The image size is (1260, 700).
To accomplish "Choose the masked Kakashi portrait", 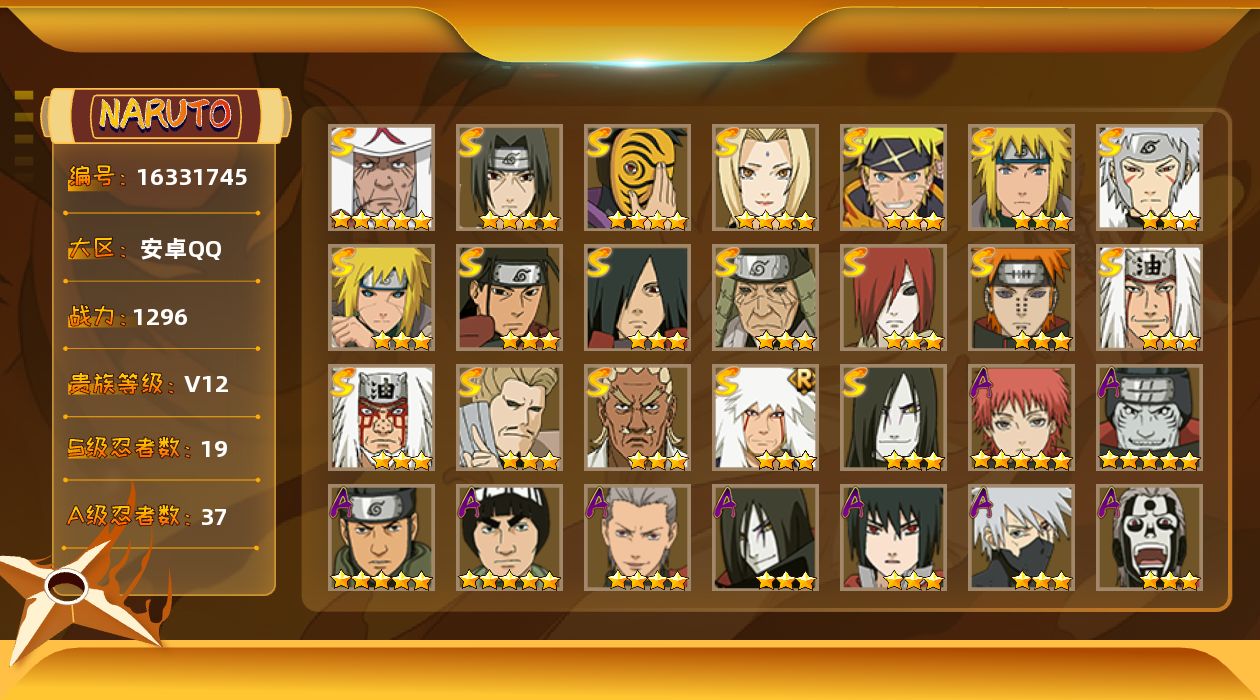I will point(1021,537).
